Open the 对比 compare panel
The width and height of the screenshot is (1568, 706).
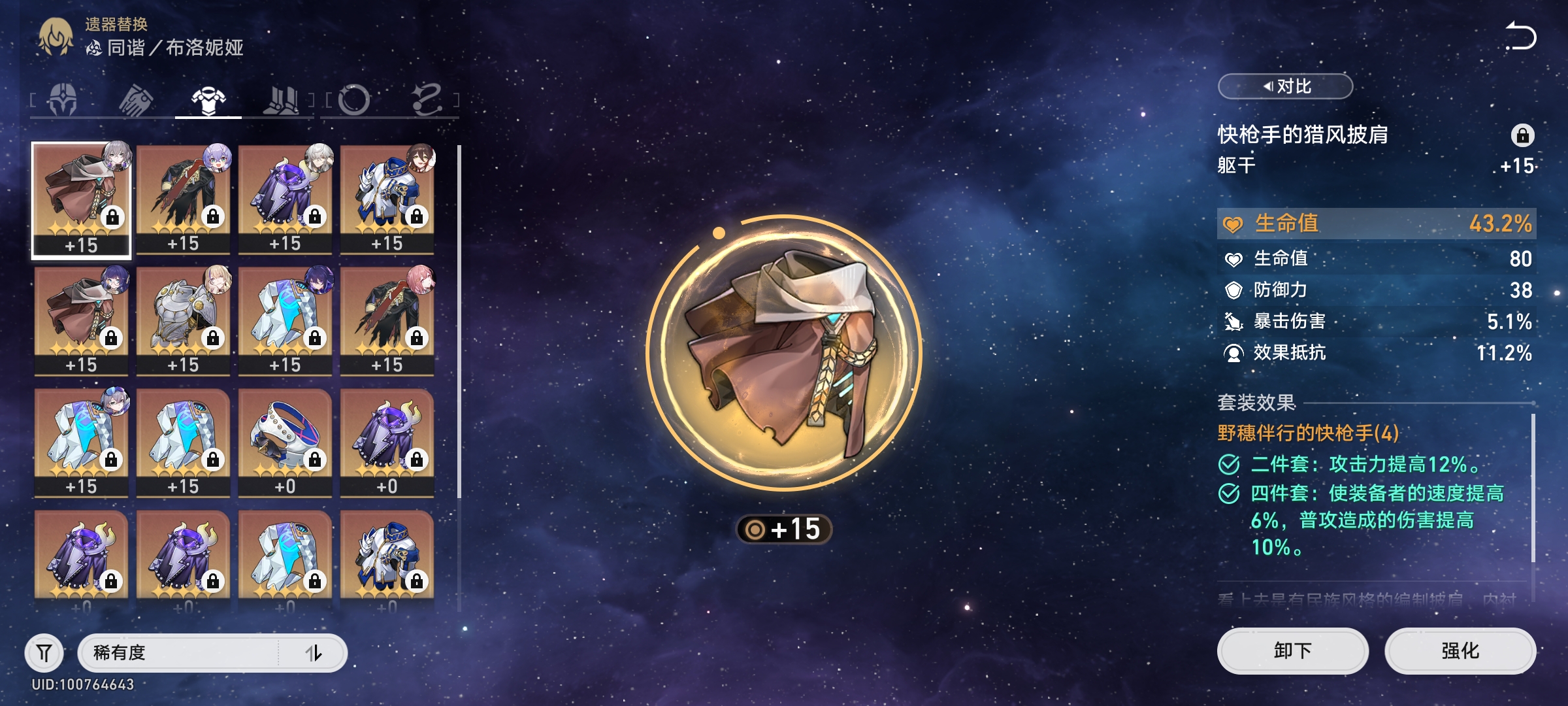click(x=1285, y=86)
